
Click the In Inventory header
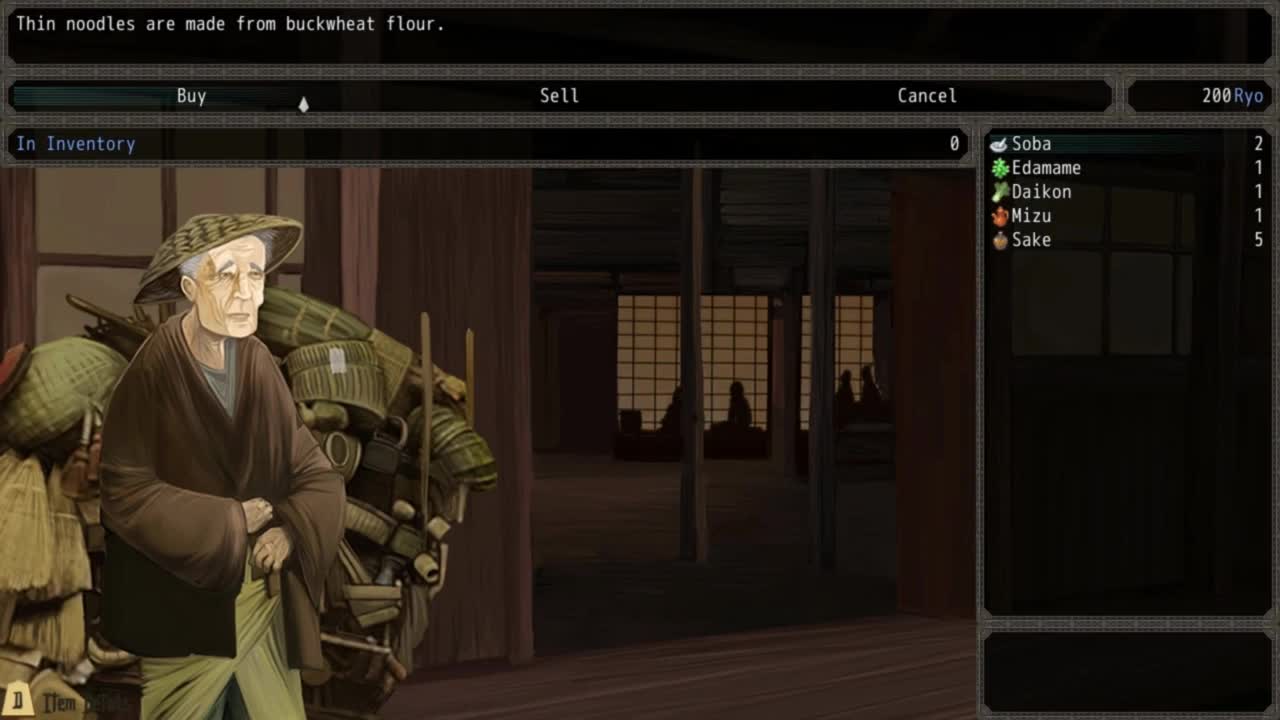pos(75,144)
